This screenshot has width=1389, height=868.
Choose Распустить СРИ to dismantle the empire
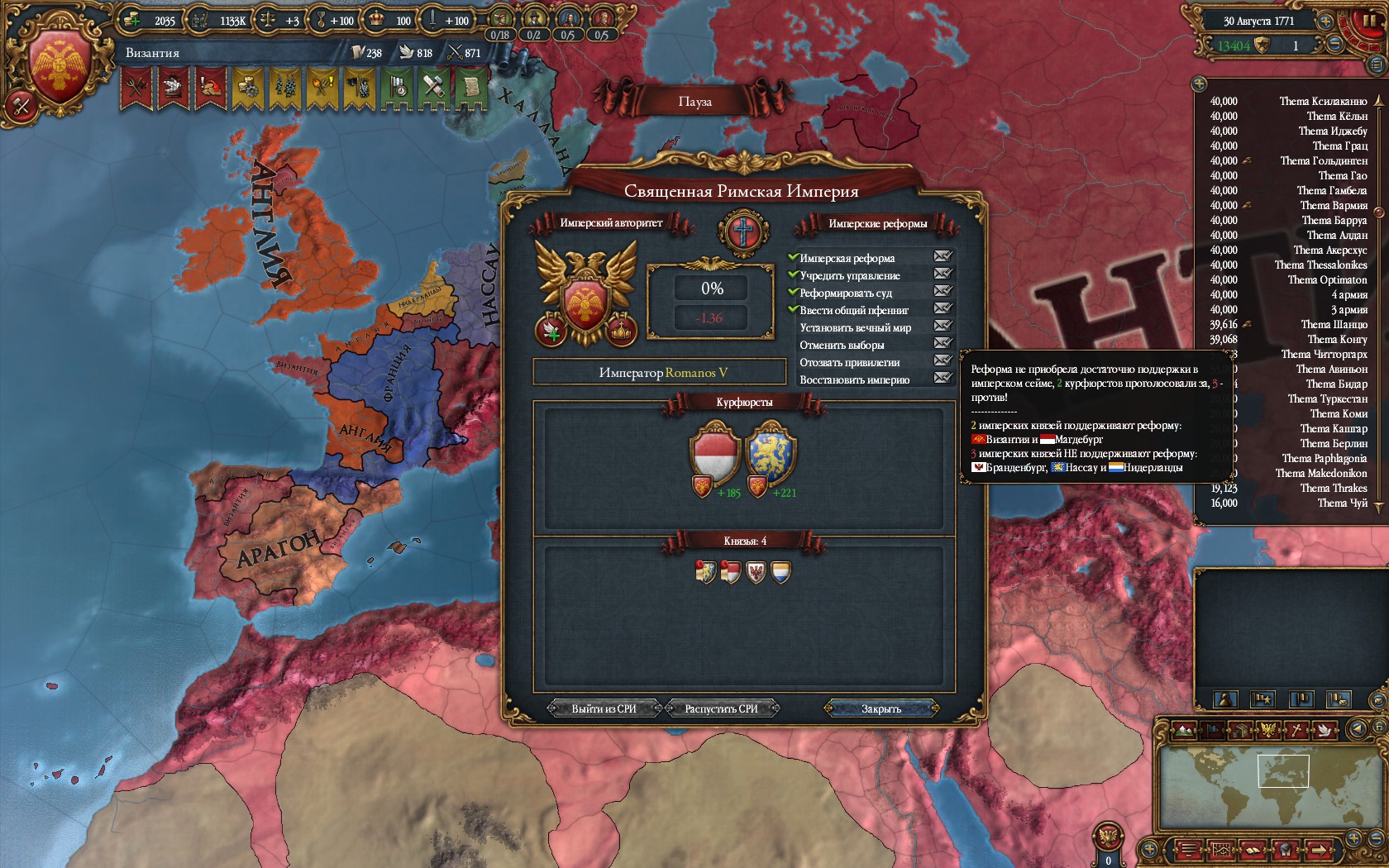(x=721, y=708)
